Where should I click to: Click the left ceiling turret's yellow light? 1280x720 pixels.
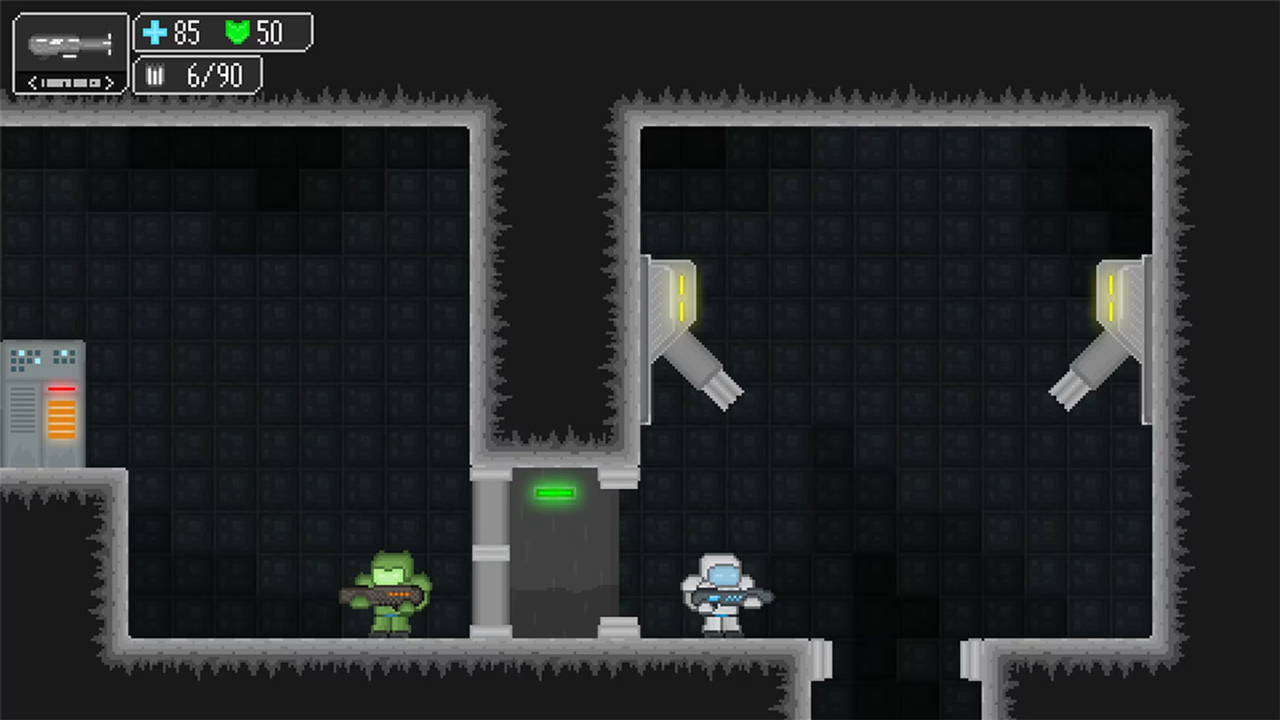(680, 295)
